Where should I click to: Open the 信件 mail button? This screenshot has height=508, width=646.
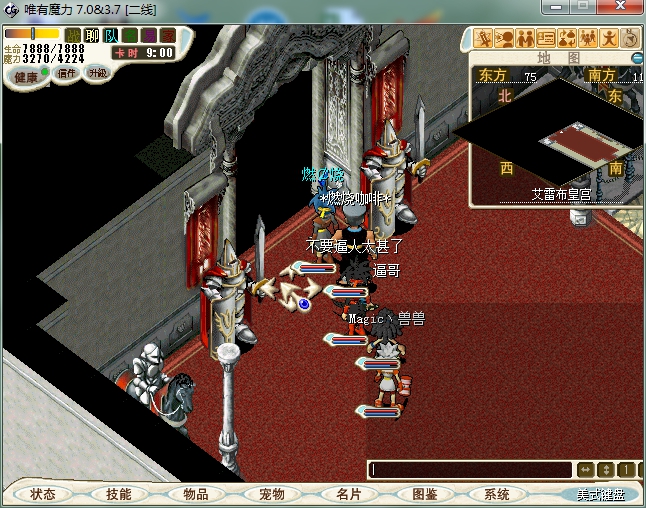(x=67, y=74)
